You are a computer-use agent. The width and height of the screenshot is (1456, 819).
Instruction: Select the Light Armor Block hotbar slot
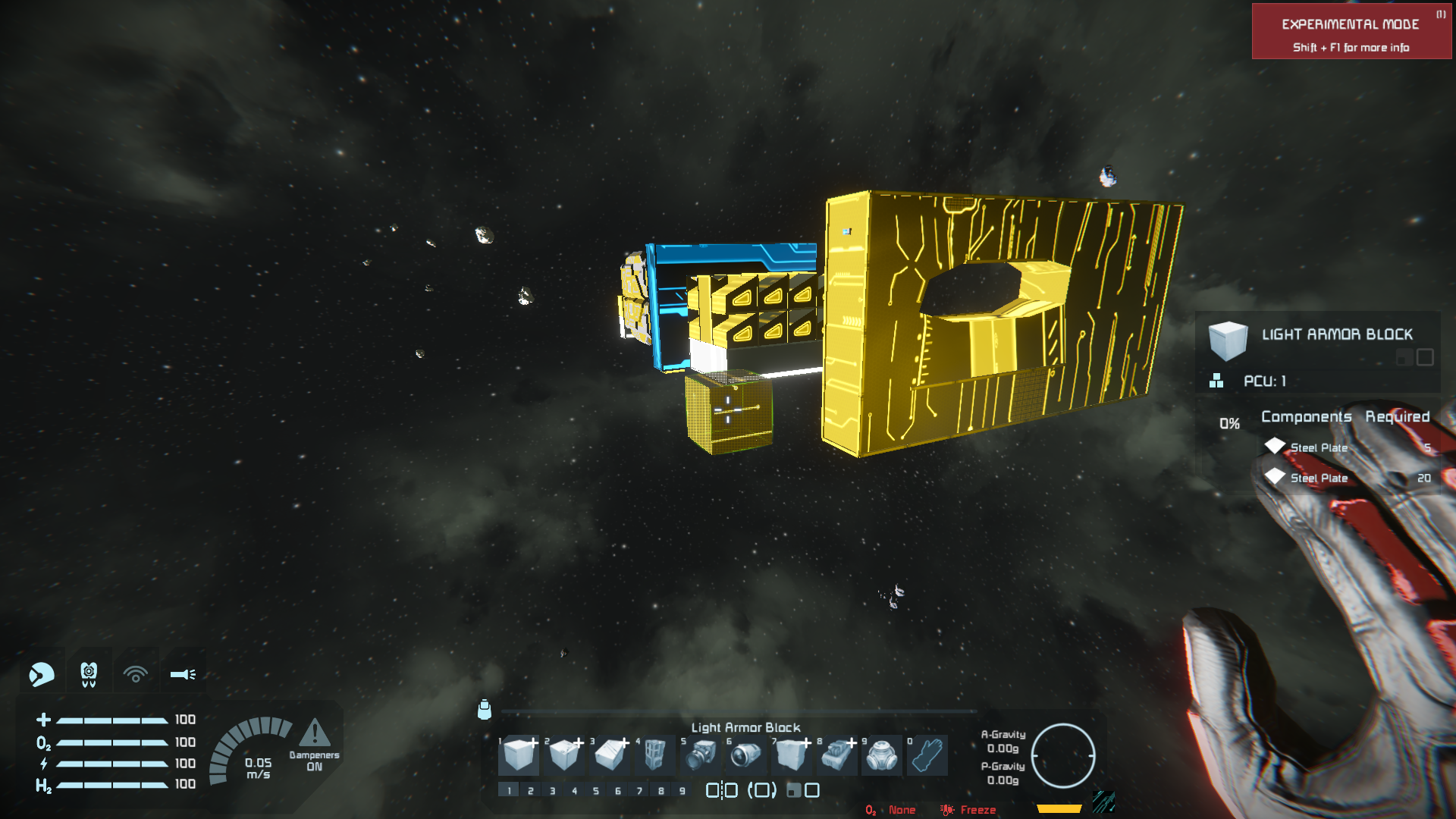(x=519, y=755)
